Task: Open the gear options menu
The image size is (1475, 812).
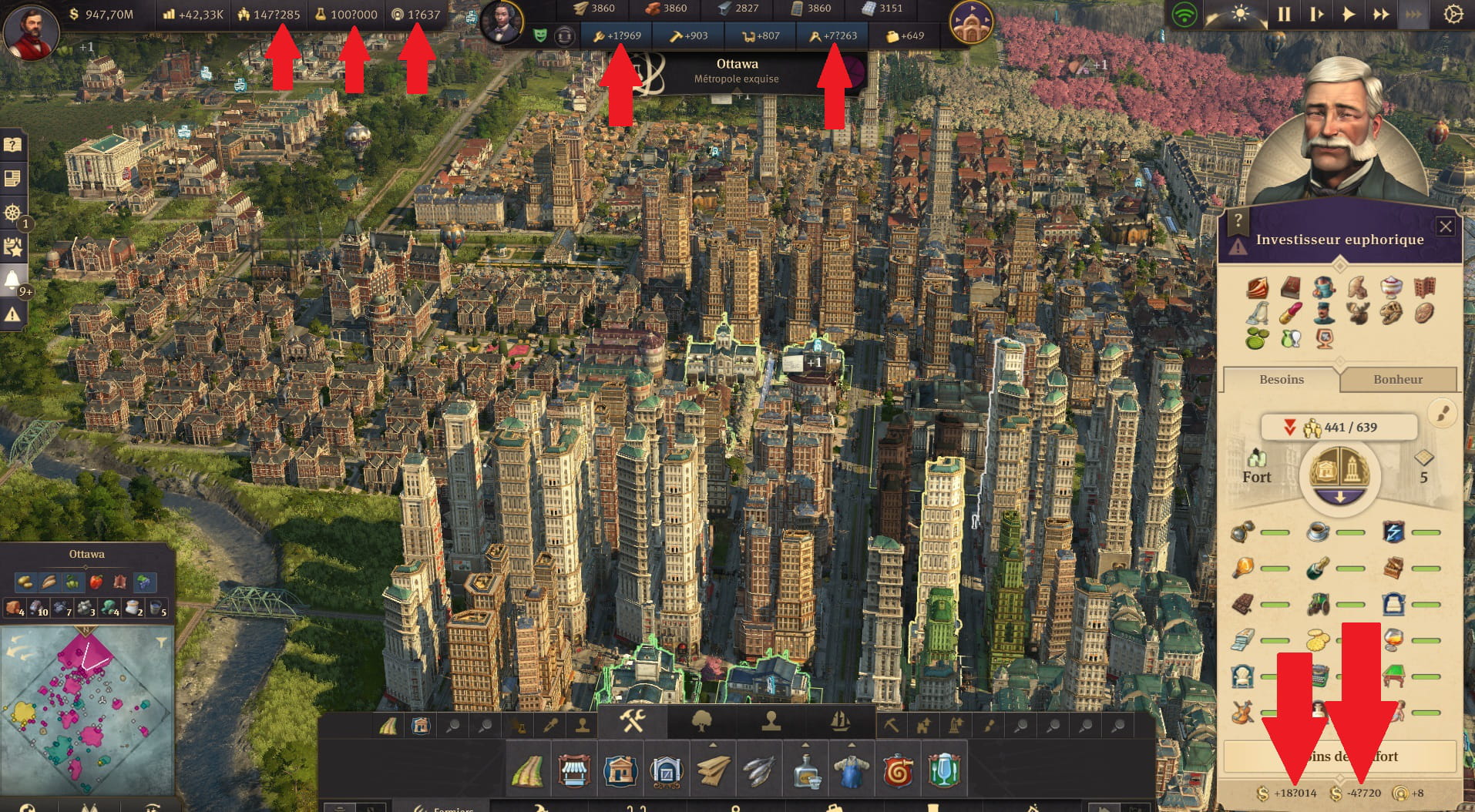Action: (x=1453, y=14)
